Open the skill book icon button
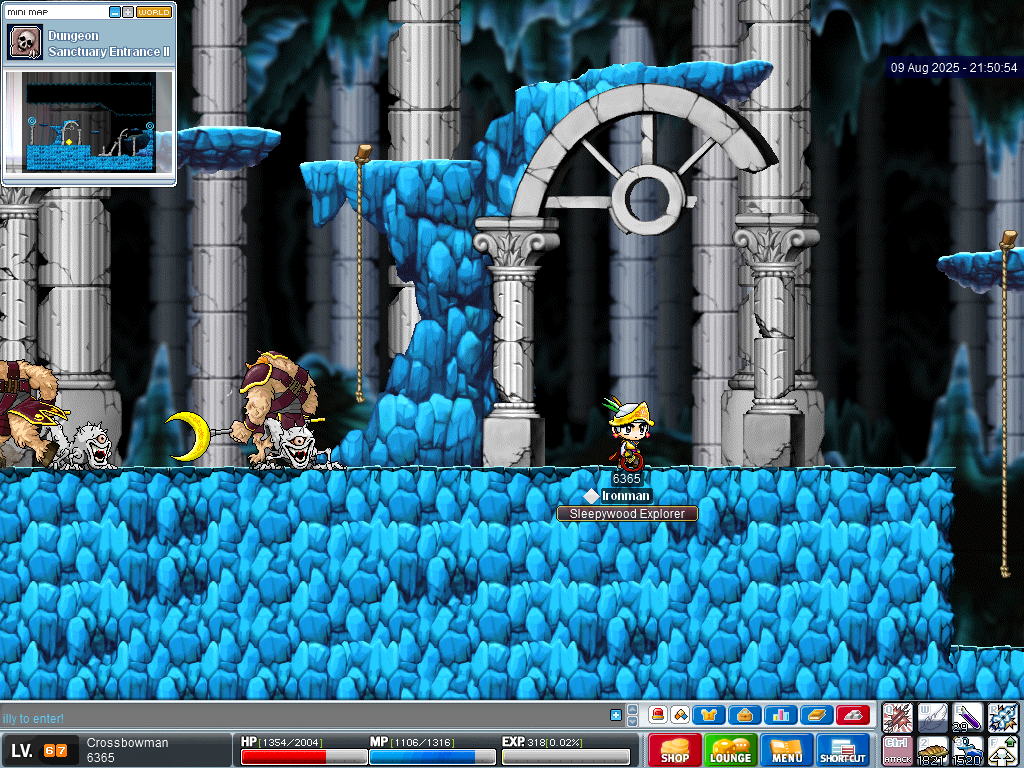 point(816,715)
